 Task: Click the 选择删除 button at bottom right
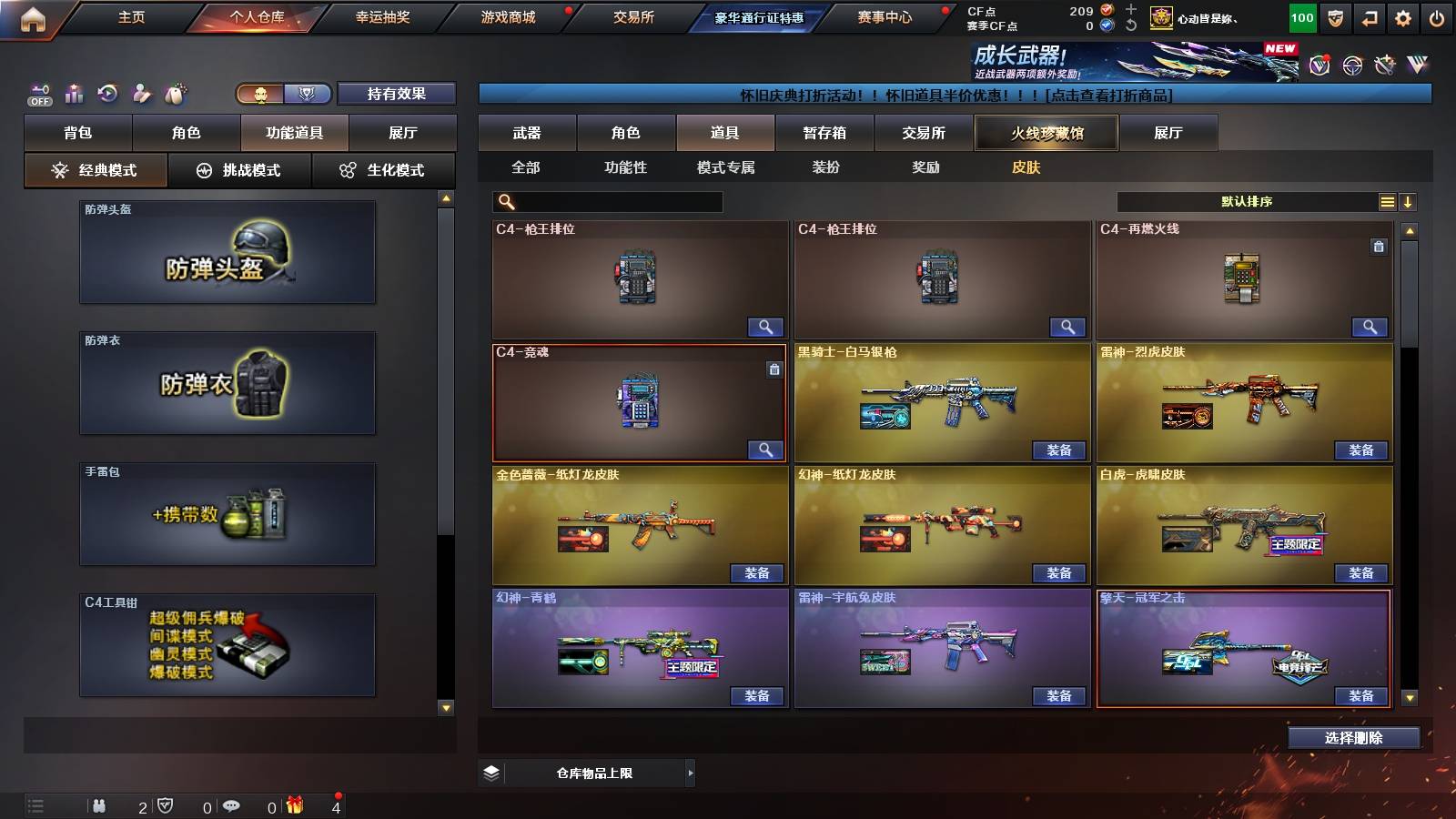[1353, 738]
